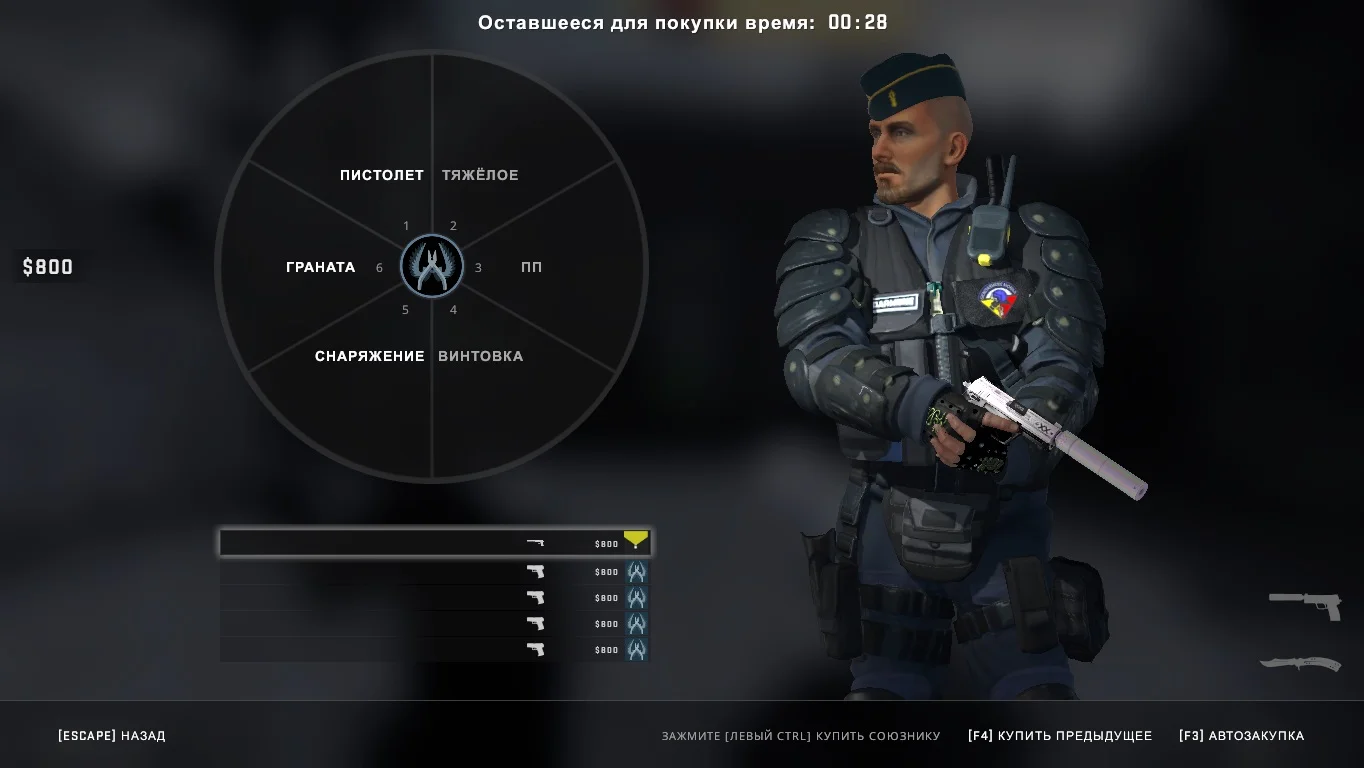
Task: Select the highlighted top loadout row
Action: 435,543
